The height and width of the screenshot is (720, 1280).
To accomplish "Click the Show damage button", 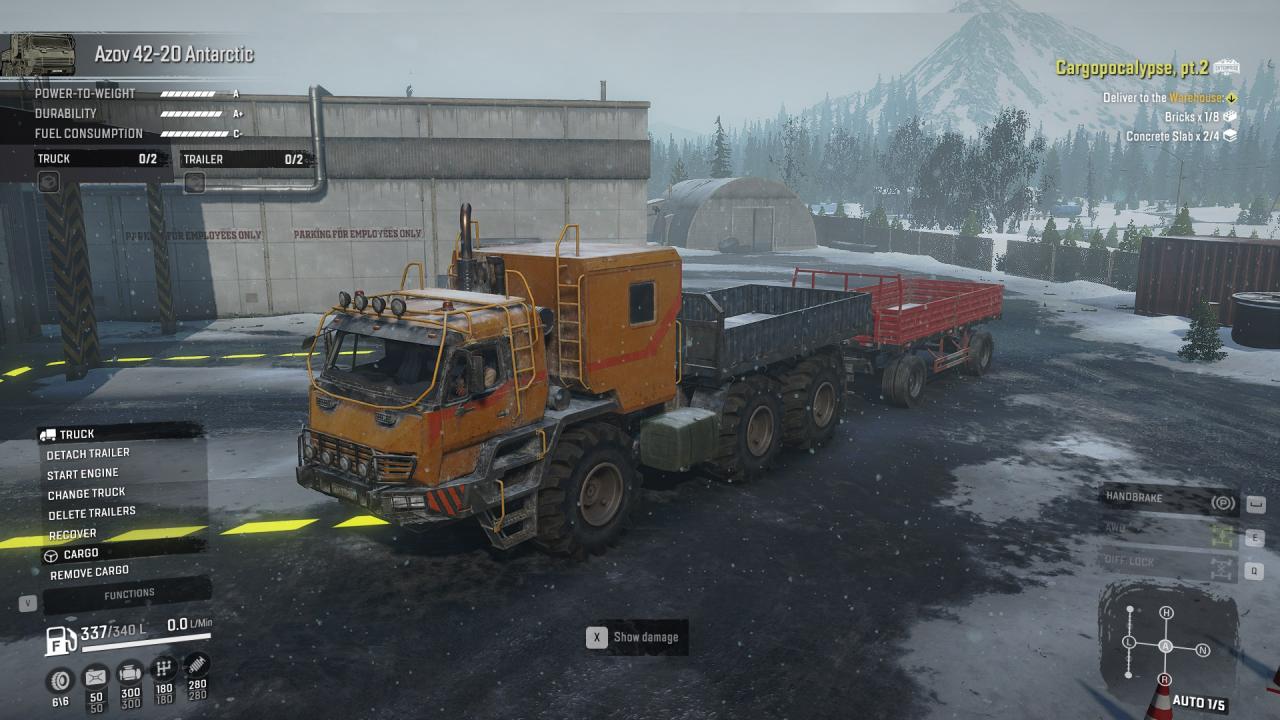I will (x=637, y=637).
